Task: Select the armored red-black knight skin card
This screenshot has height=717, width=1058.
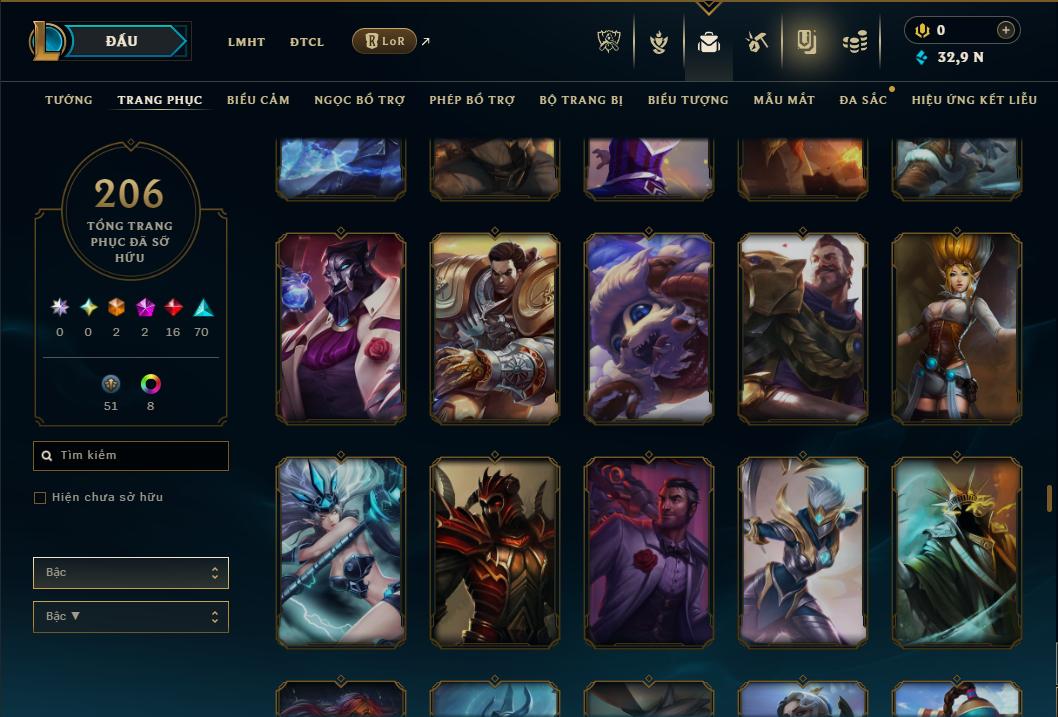Action: pyautogui.click(x=495, y=552)
